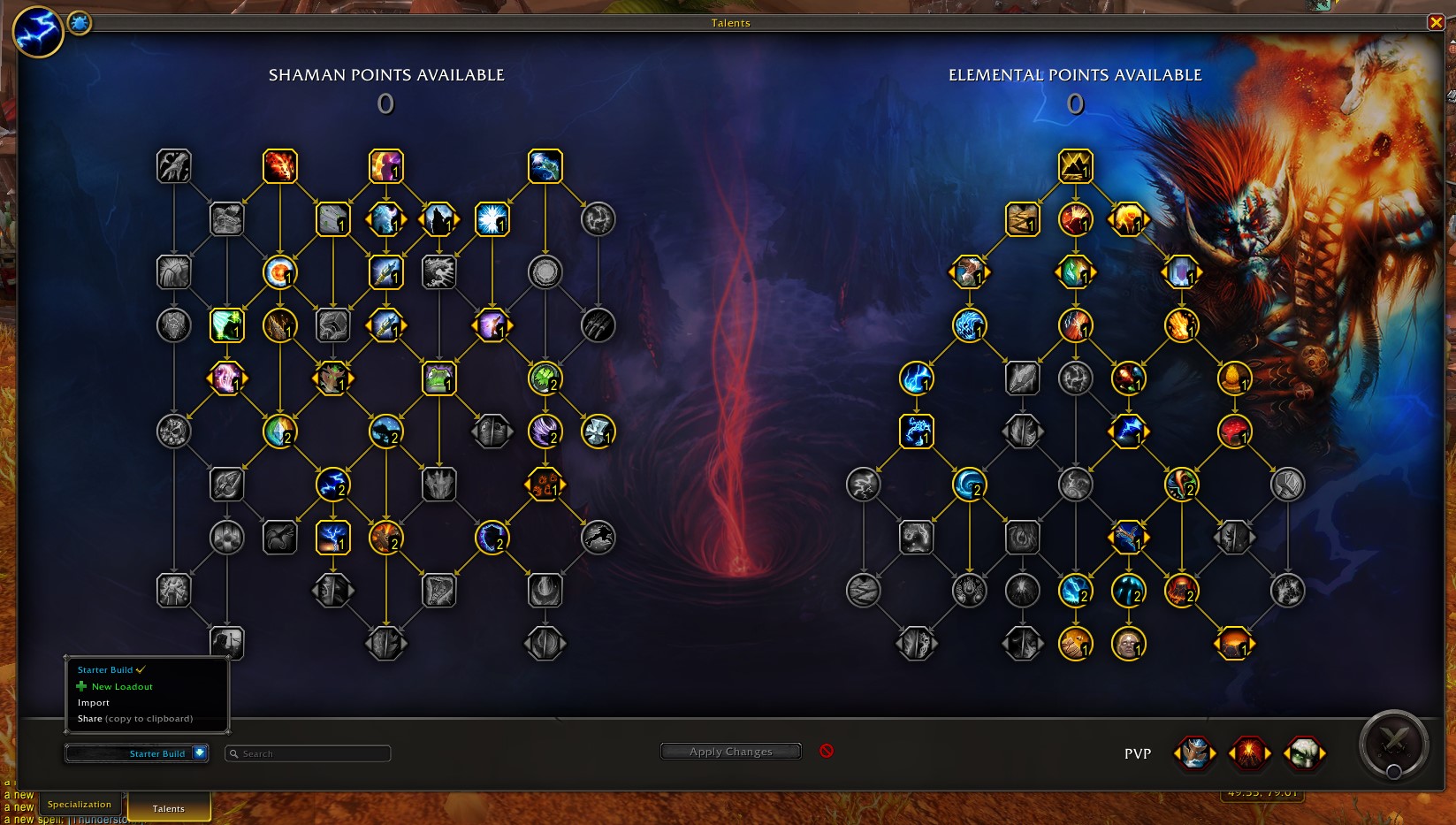Select the Lava Burst talent in the Shaman tree
The width and height of the screenshot is (1456, 825).
[x=281, y=165]
